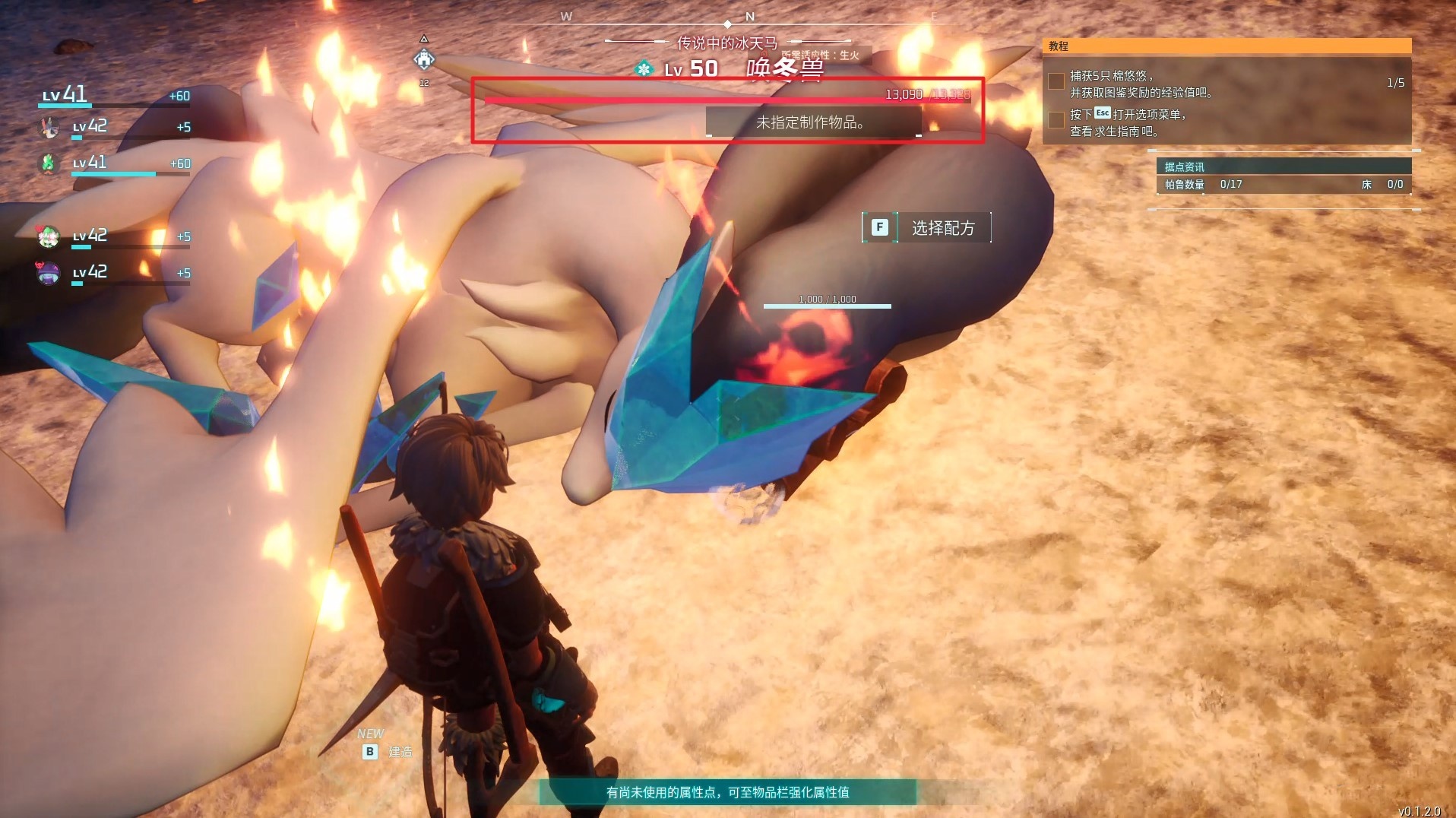Select the base icon on the compass
This screenshot has width=1456, height=818.
[x=424, y=59]
